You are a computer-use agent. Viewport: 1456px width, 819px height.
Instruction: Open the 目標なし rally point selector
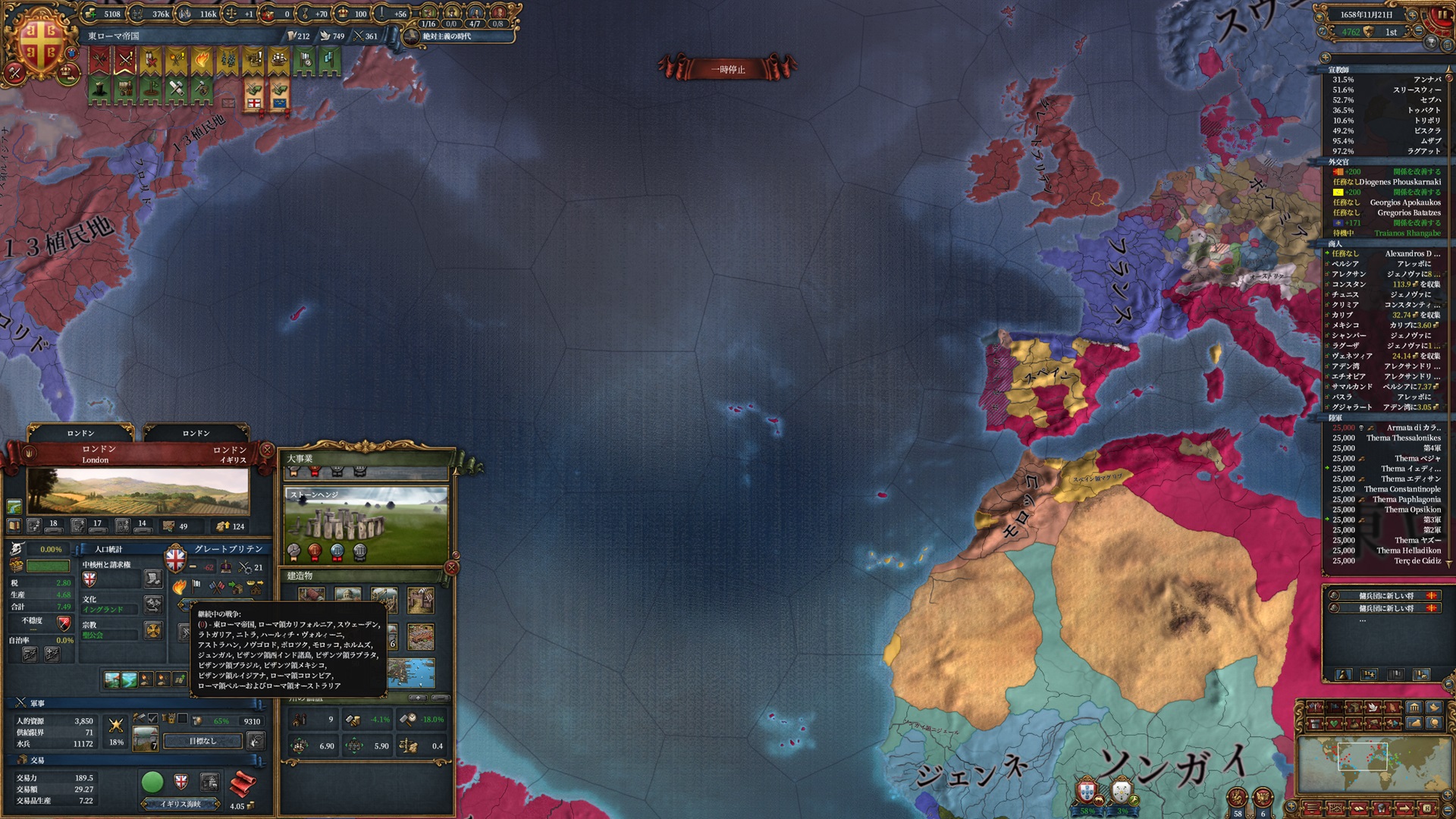(202, 741)
